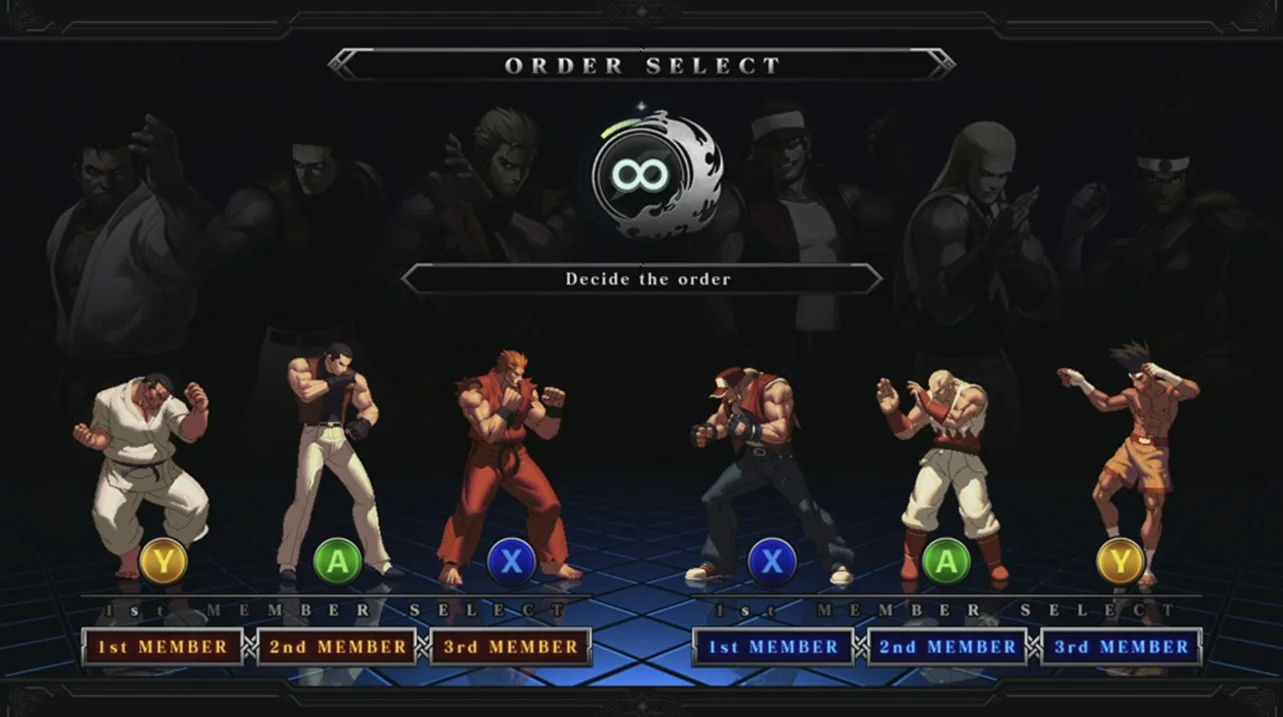Select the blue 1st MEMBER slot
The height and width of the screenshot is (717, 1283).
tap(773, 647)
